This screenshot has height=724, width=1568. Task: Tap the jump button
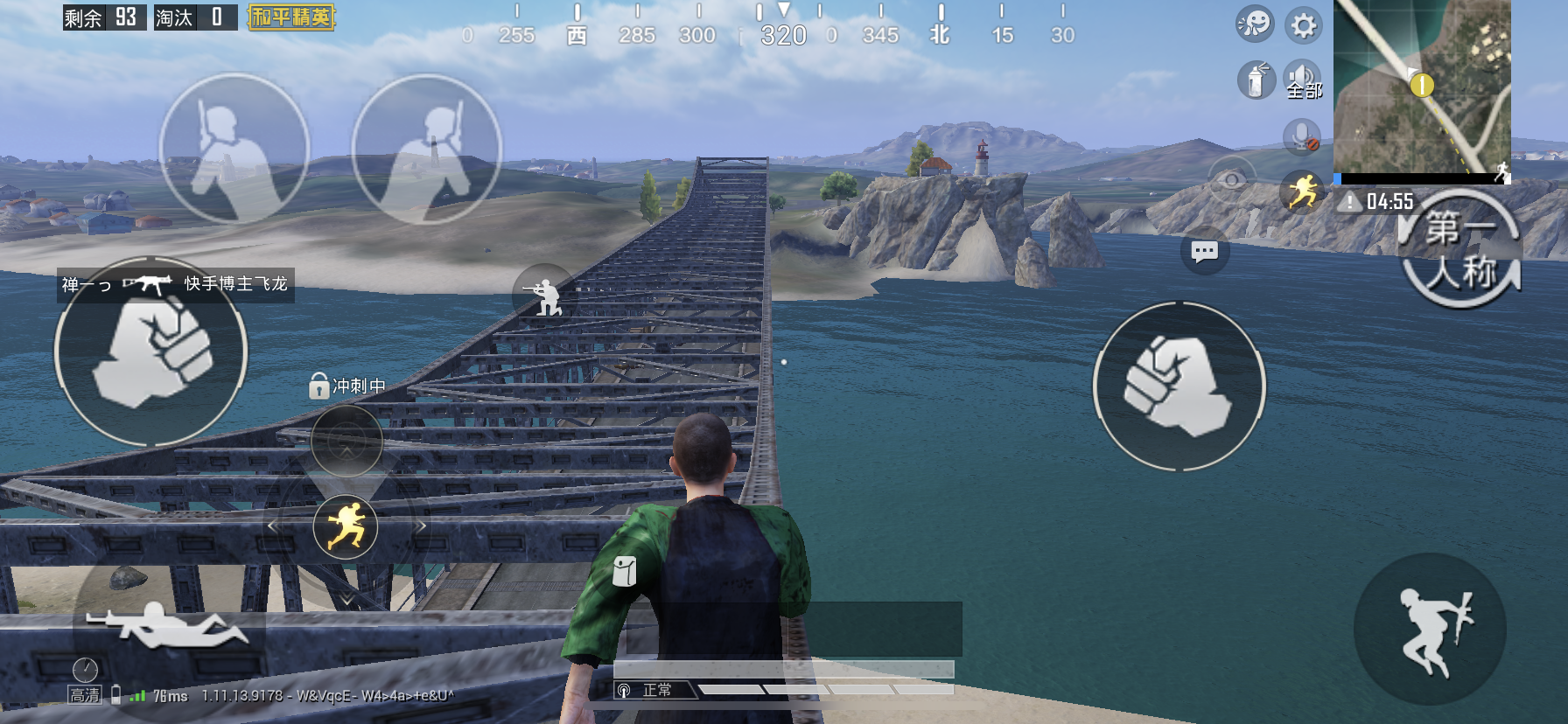1430,630
